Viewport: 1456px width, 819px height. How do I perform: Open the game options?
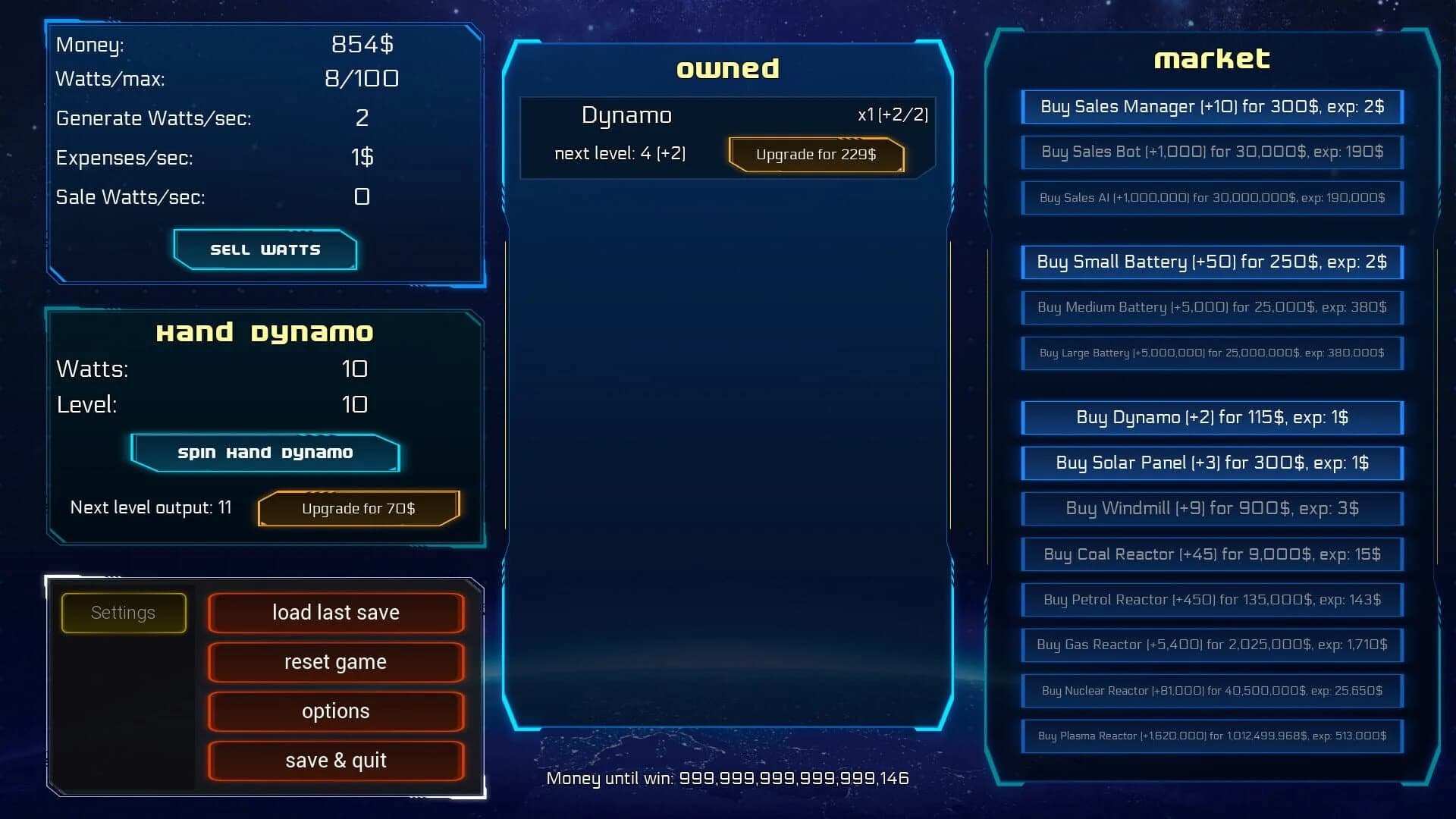pos(336,711)
